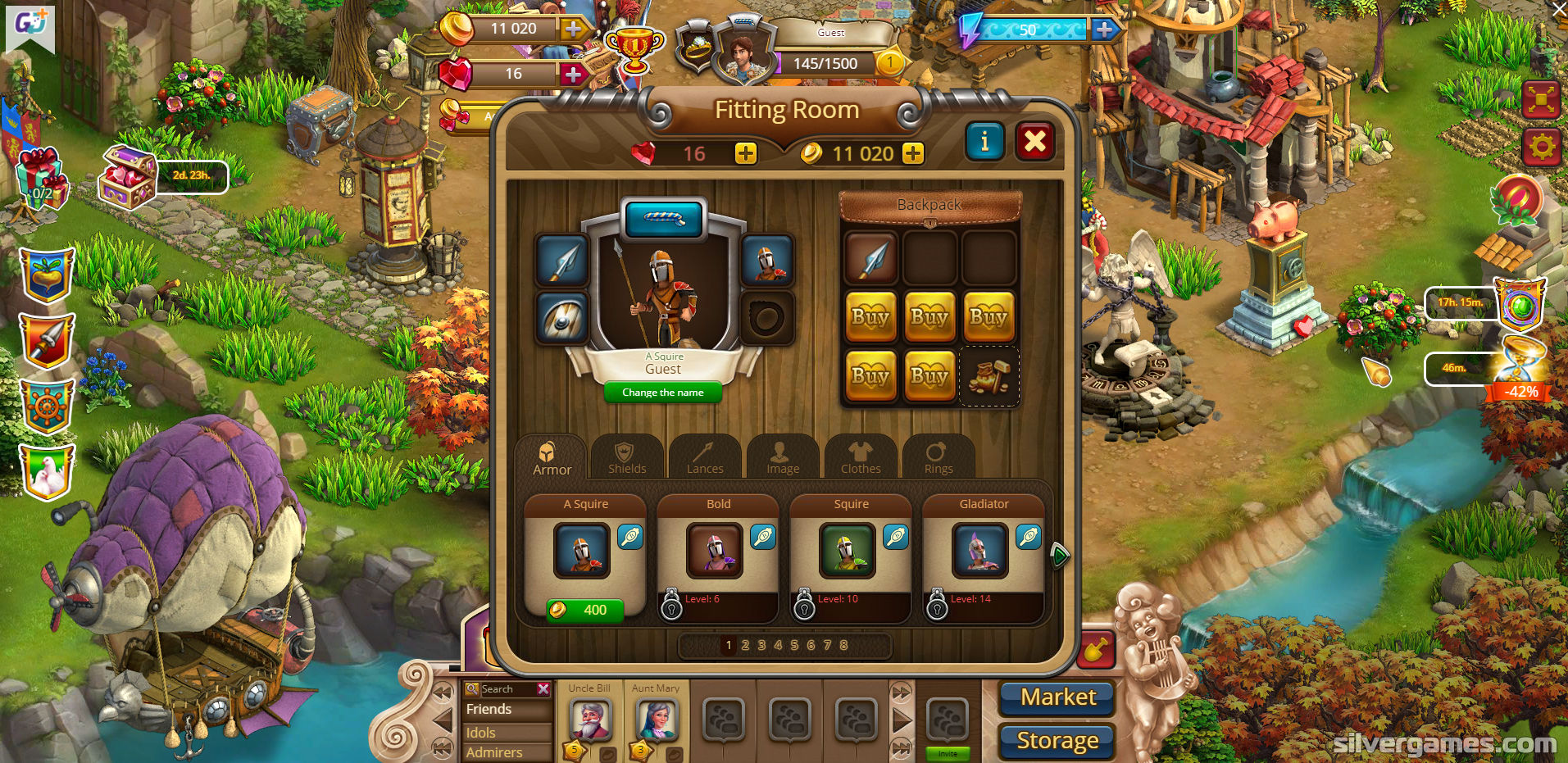Open the Lances tab

705,457
